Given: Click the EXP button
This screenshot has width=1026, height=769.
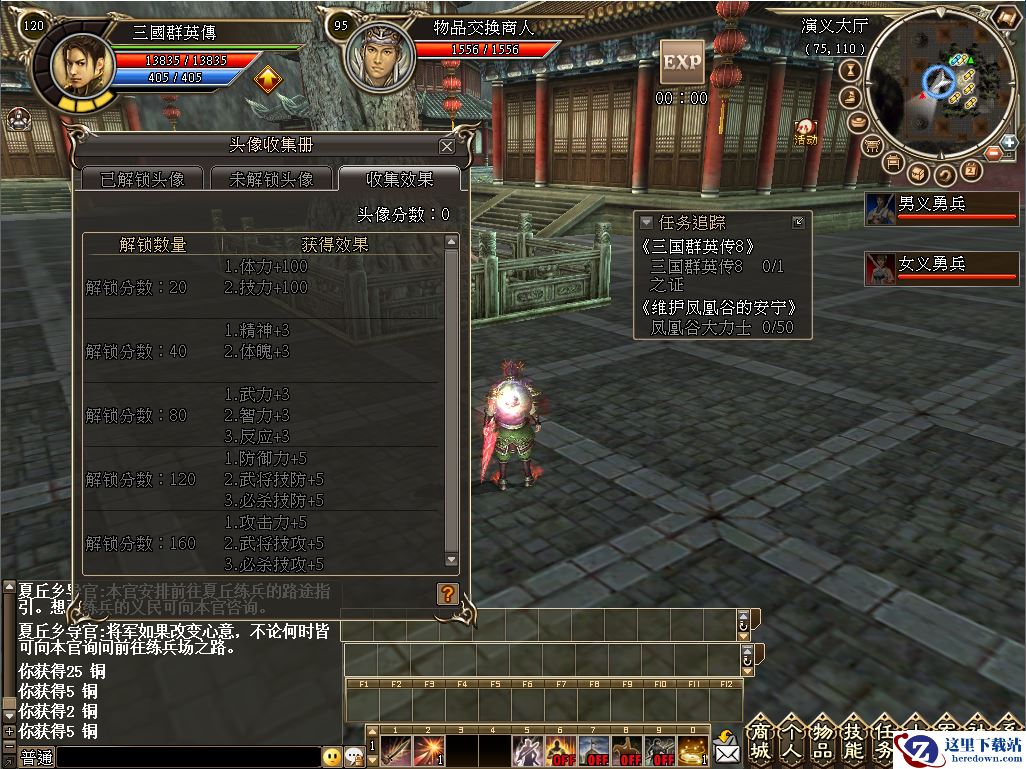Looking at the screenshot, I should 682,62.
